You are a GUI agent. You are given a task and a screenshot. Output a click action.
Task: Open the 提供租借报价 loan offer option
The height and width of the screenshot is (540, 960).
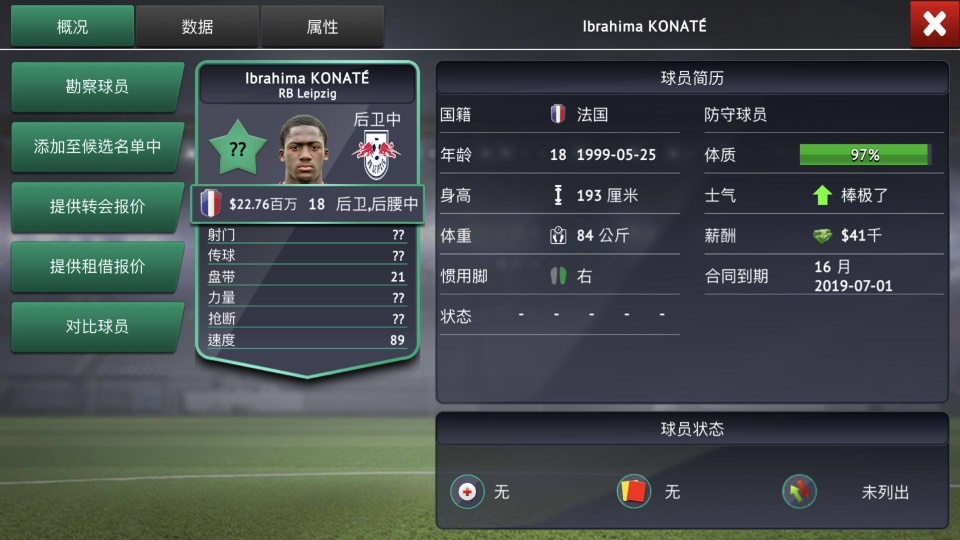click(97, 267)
